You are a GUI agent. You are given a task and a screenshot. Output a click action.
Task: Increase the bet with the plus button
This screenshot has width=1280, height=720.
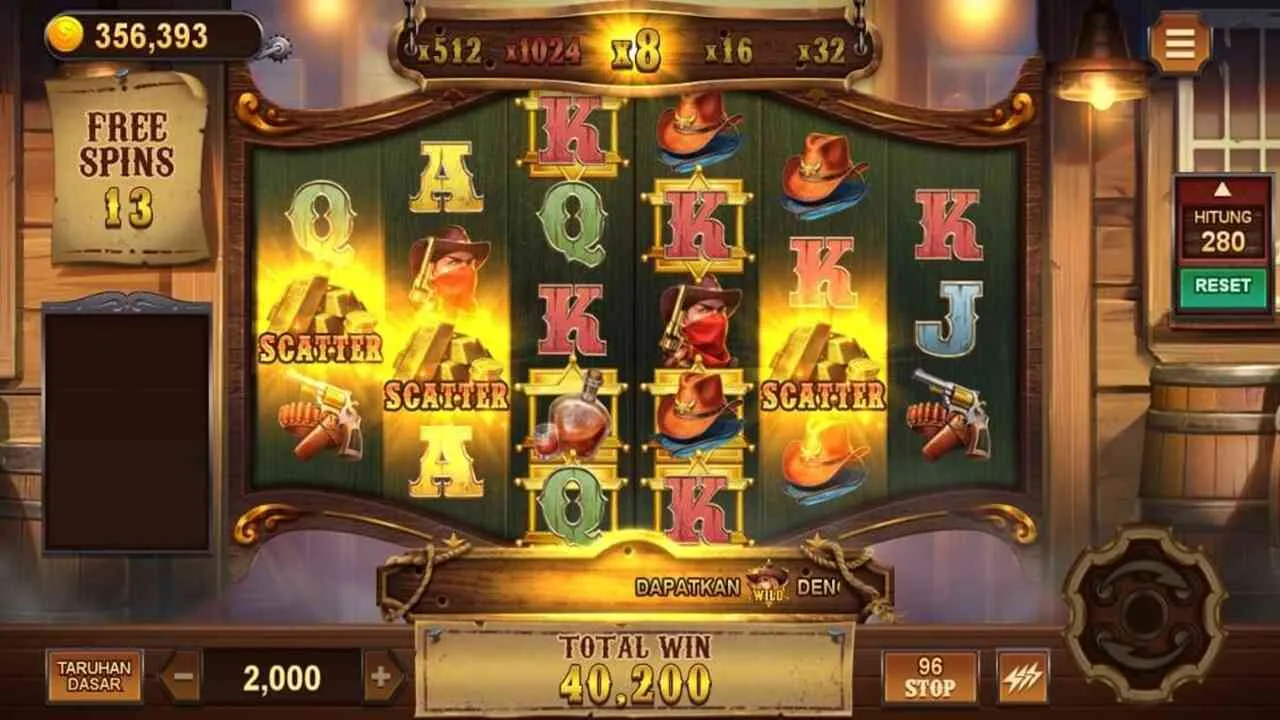[381, 677]
